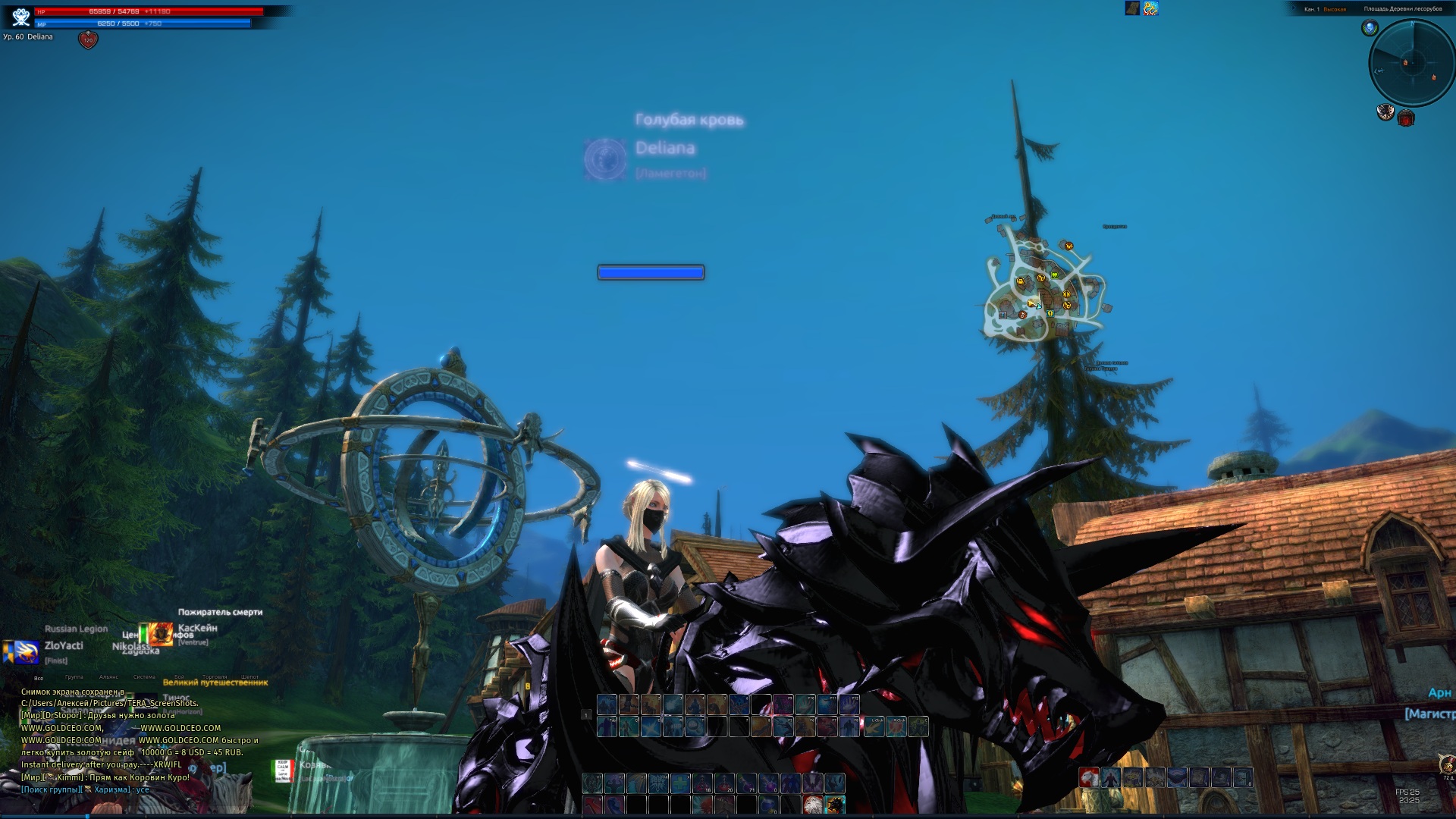This screenshot has height=819, width=1456.
Task: Activate the black wolf mount icon
Action: [835, 805]
